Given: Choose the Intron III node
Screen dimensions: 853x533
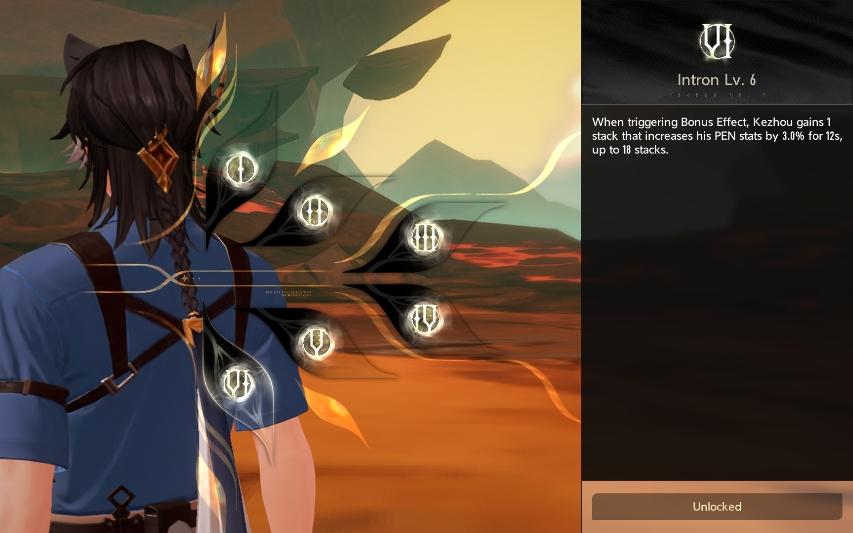Looking at the screenshot, I should point(426,237).
